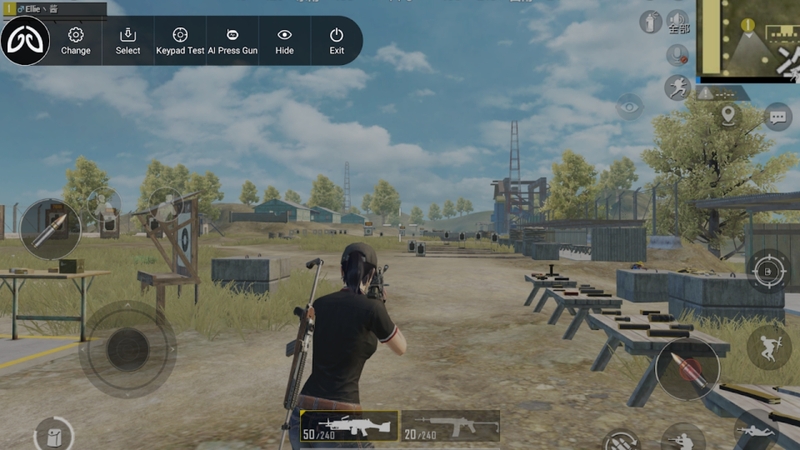Fire with the right bullet button
800x450 pixels.
coord(686,370)
